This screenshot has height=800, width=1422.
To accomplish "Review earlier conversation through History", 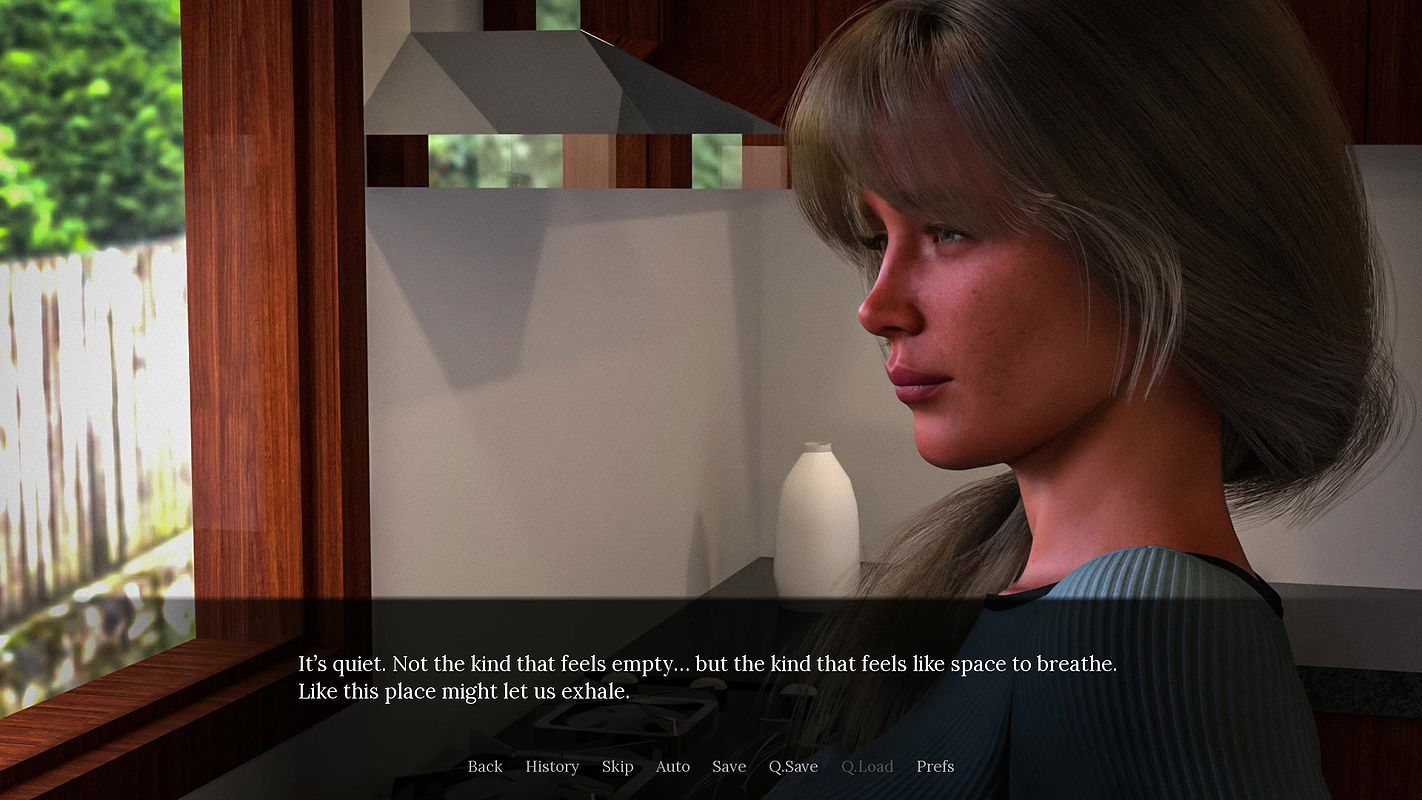I will 552,766.
